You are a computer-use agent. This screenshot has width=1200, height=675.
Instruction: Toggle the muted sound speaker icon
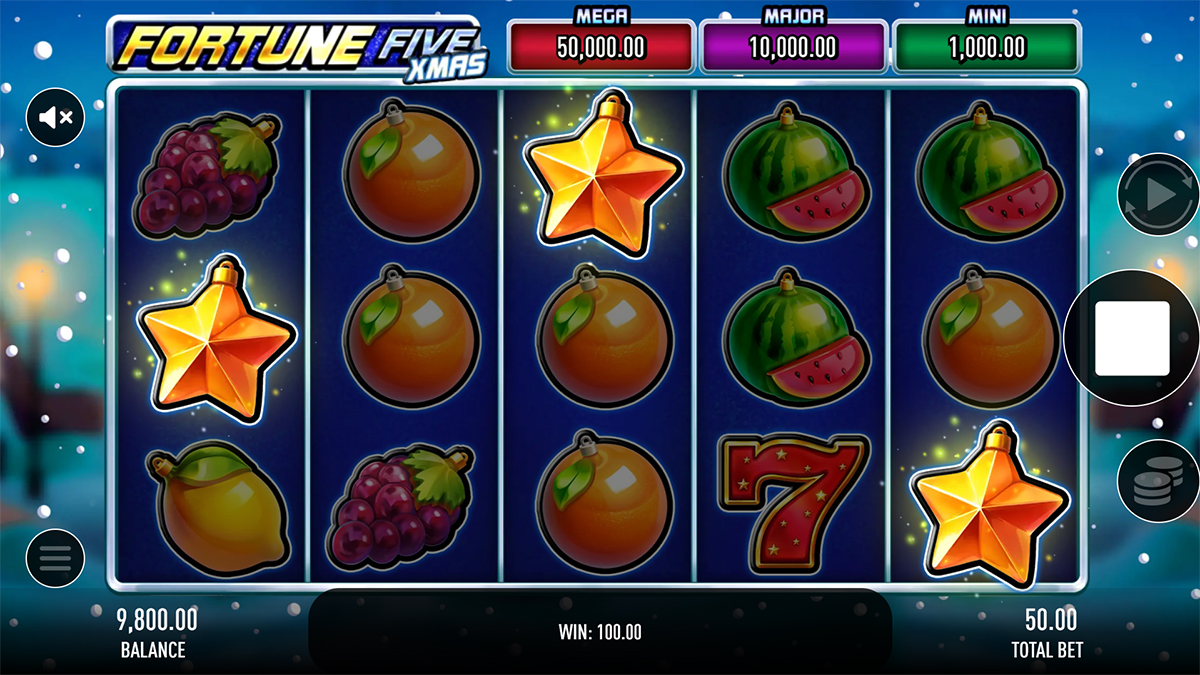click(55, 117)
